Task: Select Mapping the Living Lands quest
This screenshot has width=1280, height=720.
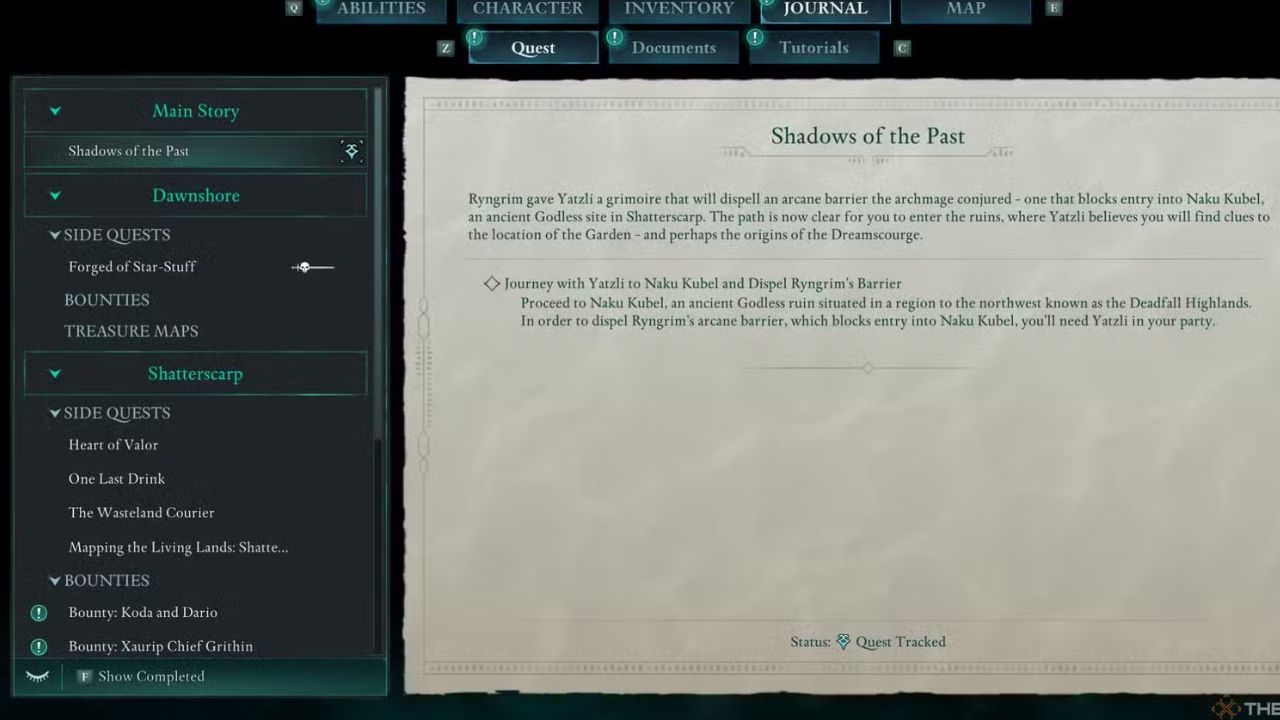Action: click(178, 548)
